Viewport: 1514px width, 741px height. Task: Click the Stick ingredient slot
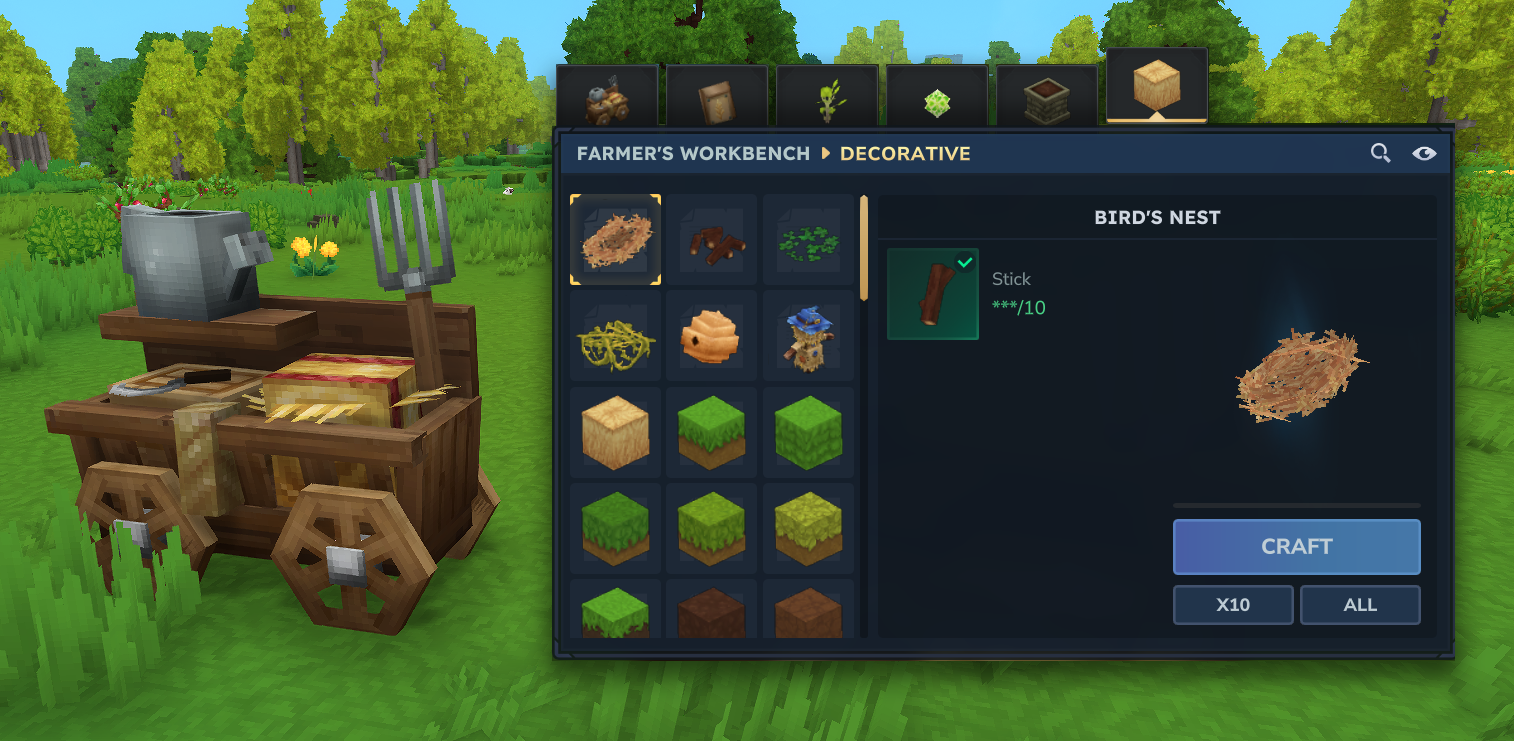tap(932, 294)
